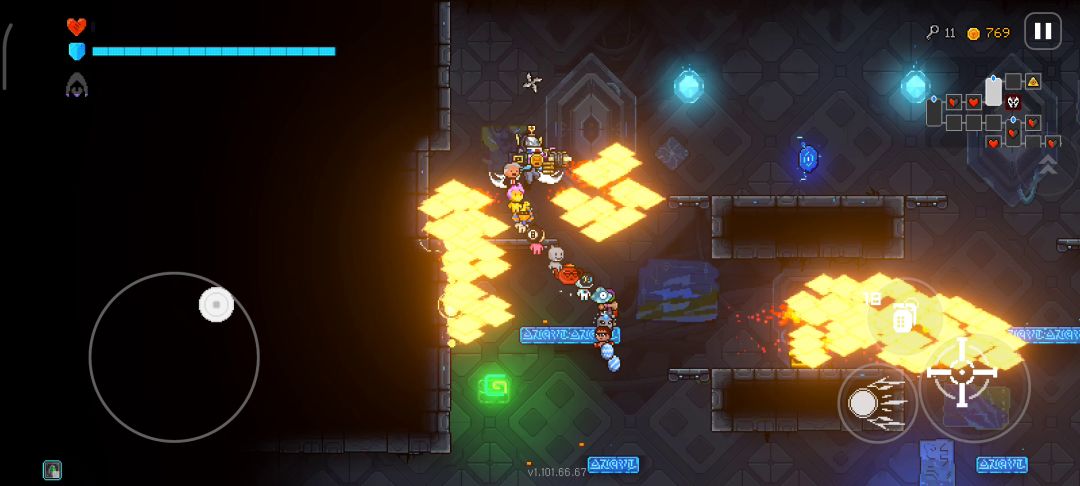This screenshot has width=1080, height=486.
Task: Tap the crosshair attack button
Action: [x=962, y=372]
